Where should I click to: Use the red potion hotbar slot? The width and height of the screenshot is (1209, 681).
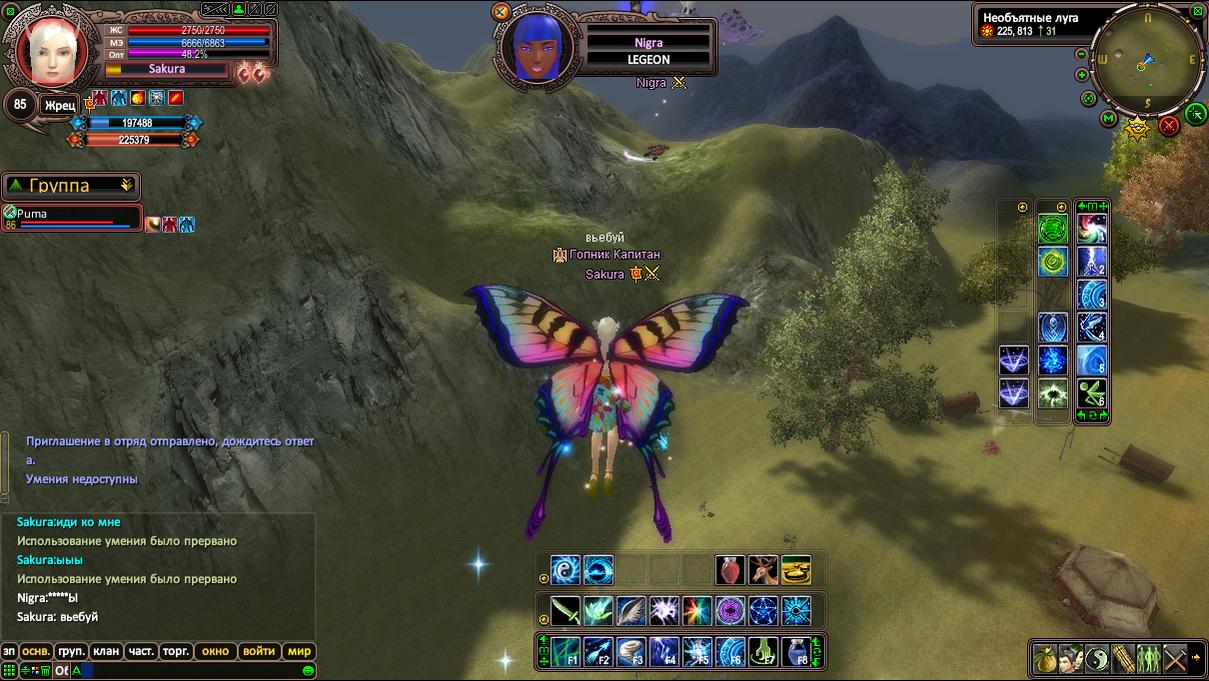coord(730,570)
